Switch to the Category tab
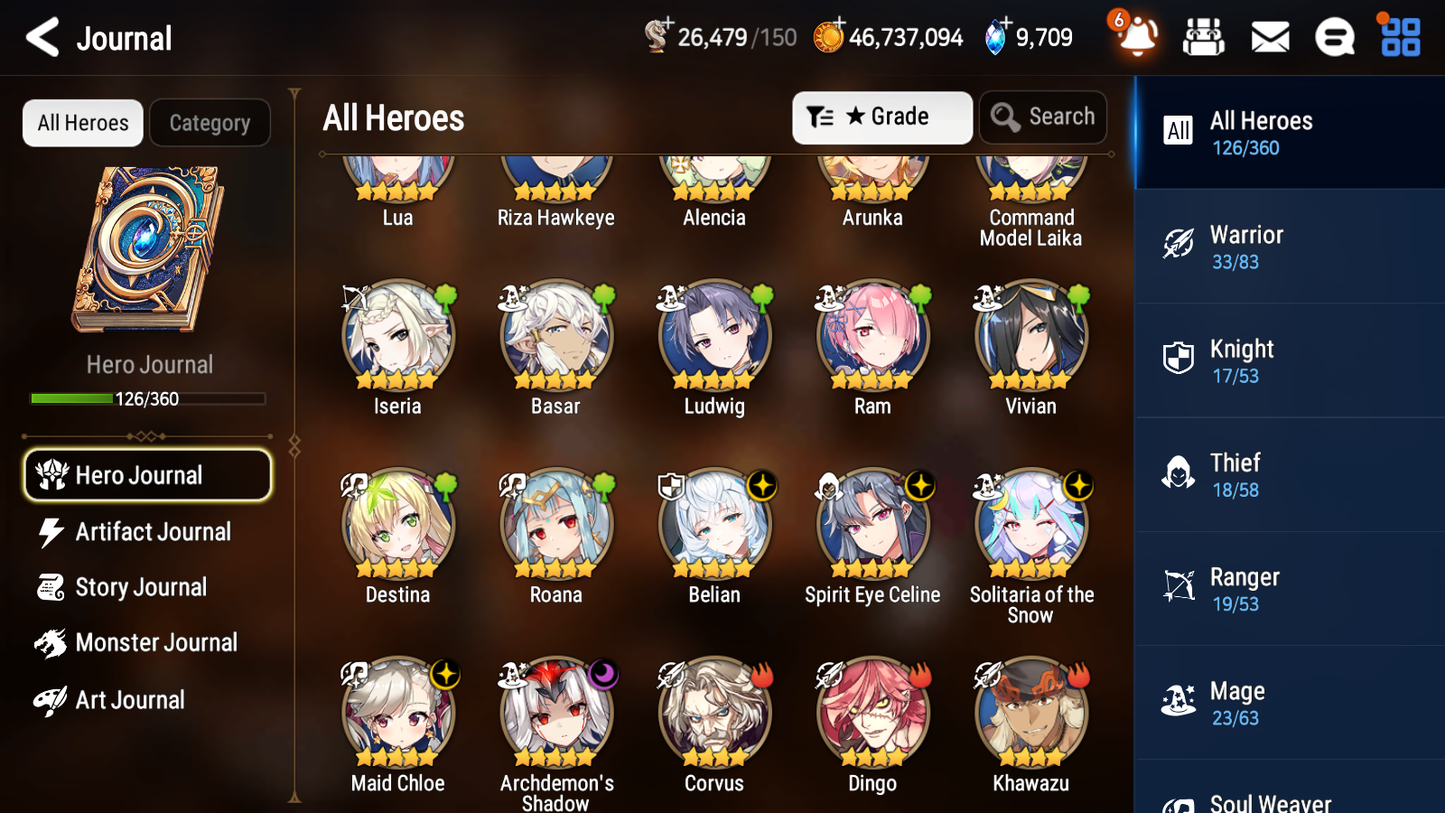This screenshot has width=1445, height=813. (210, 122)
